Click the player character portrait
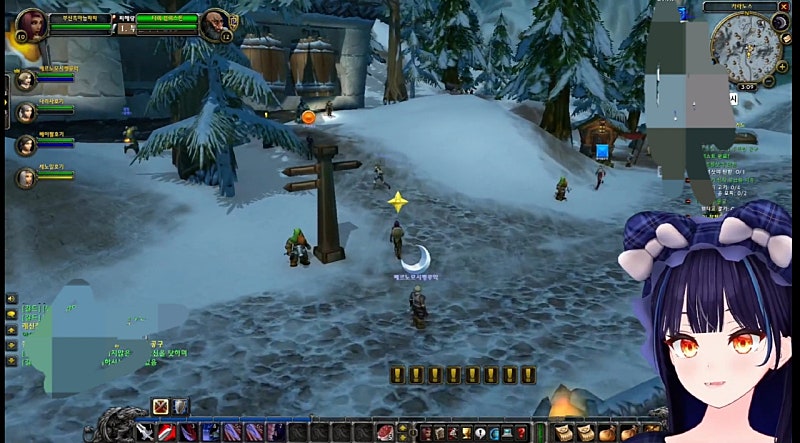The image size is (800, 443). [31, 22]
